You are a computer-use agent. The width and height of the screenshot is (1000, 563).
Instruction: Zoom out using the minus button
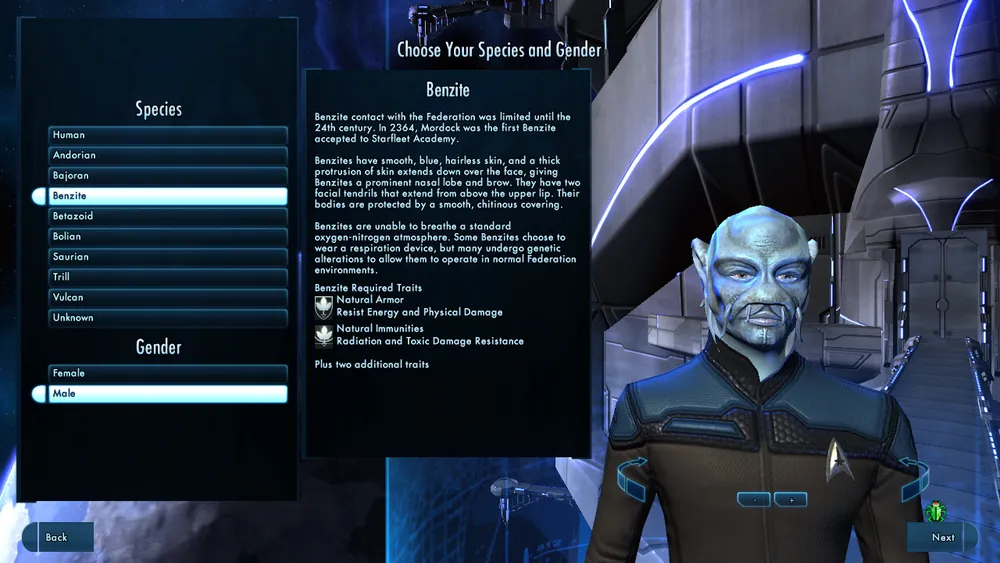coord(755,499)
